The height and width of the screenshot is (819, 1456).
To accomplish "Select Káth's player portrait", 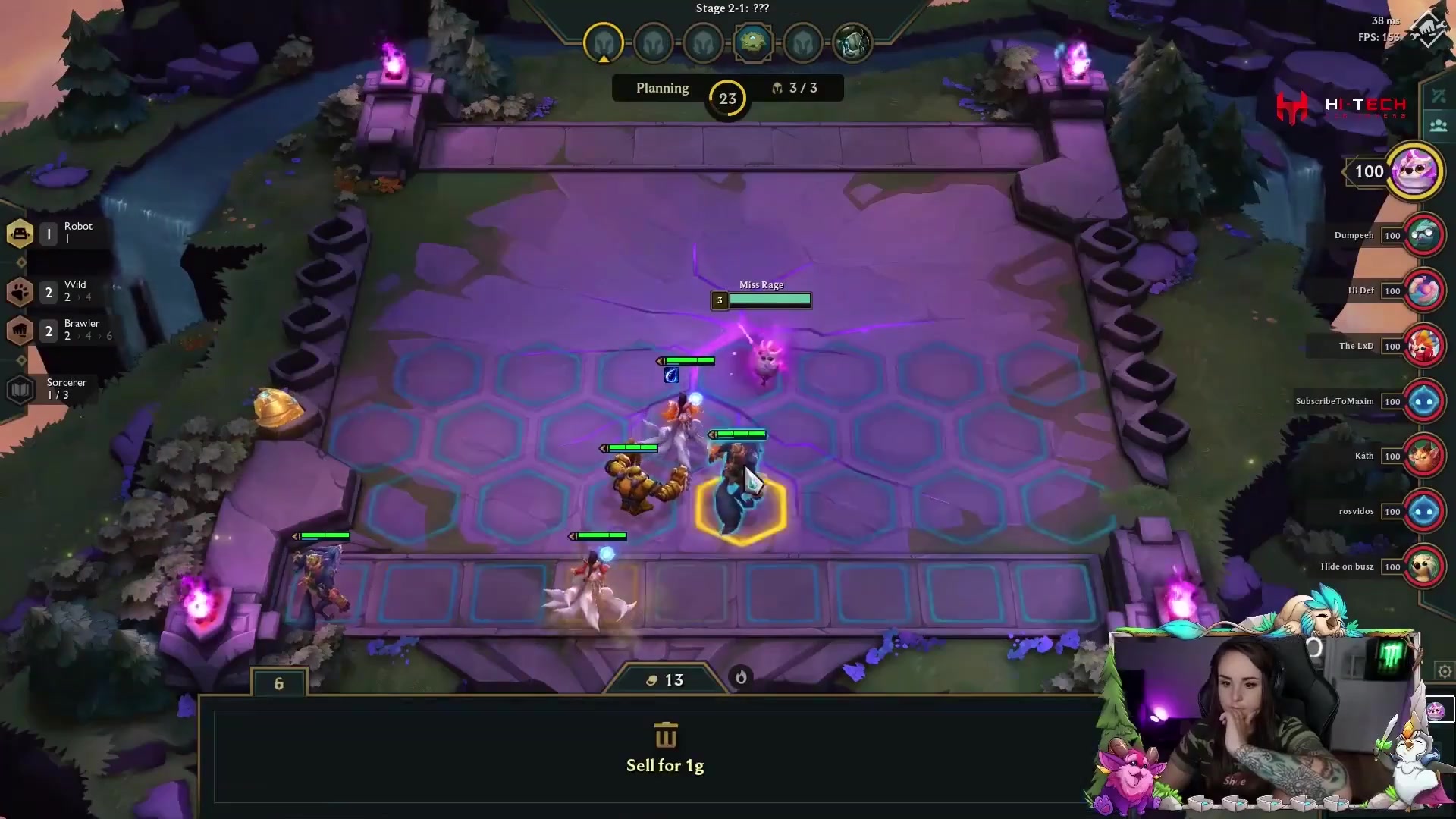I will [1423, 456].
